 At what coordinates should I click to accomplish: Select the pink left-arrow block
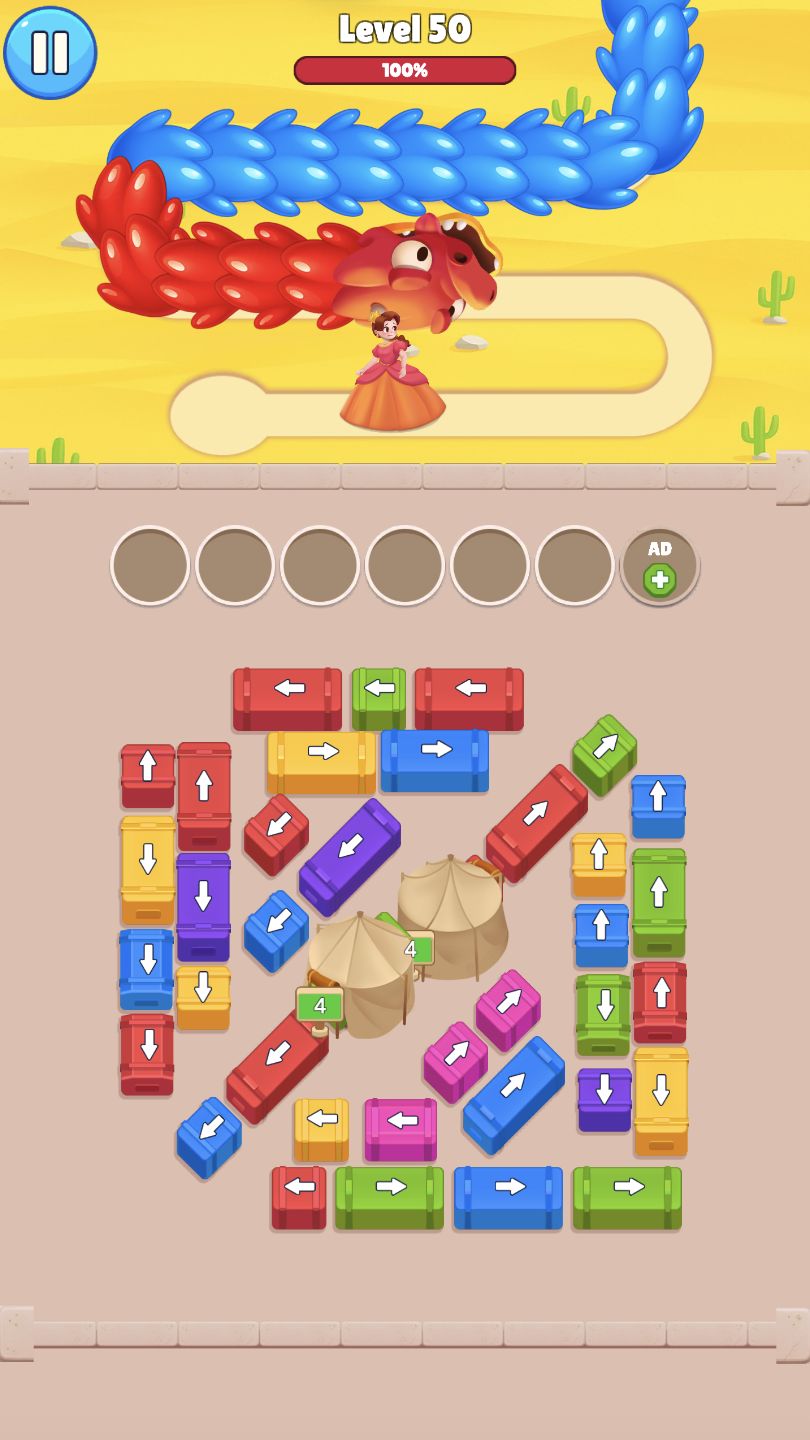[401, 1128]
